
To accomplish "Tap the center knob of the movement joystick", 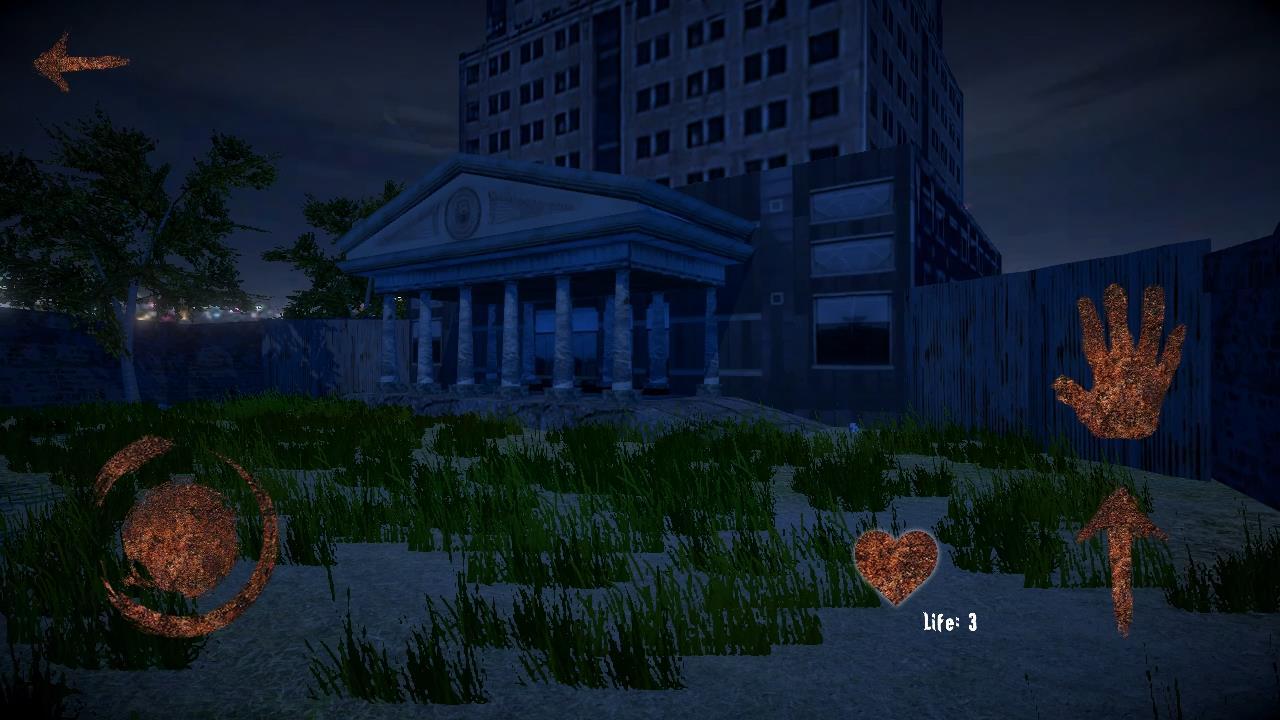I will tap(180, 538).
